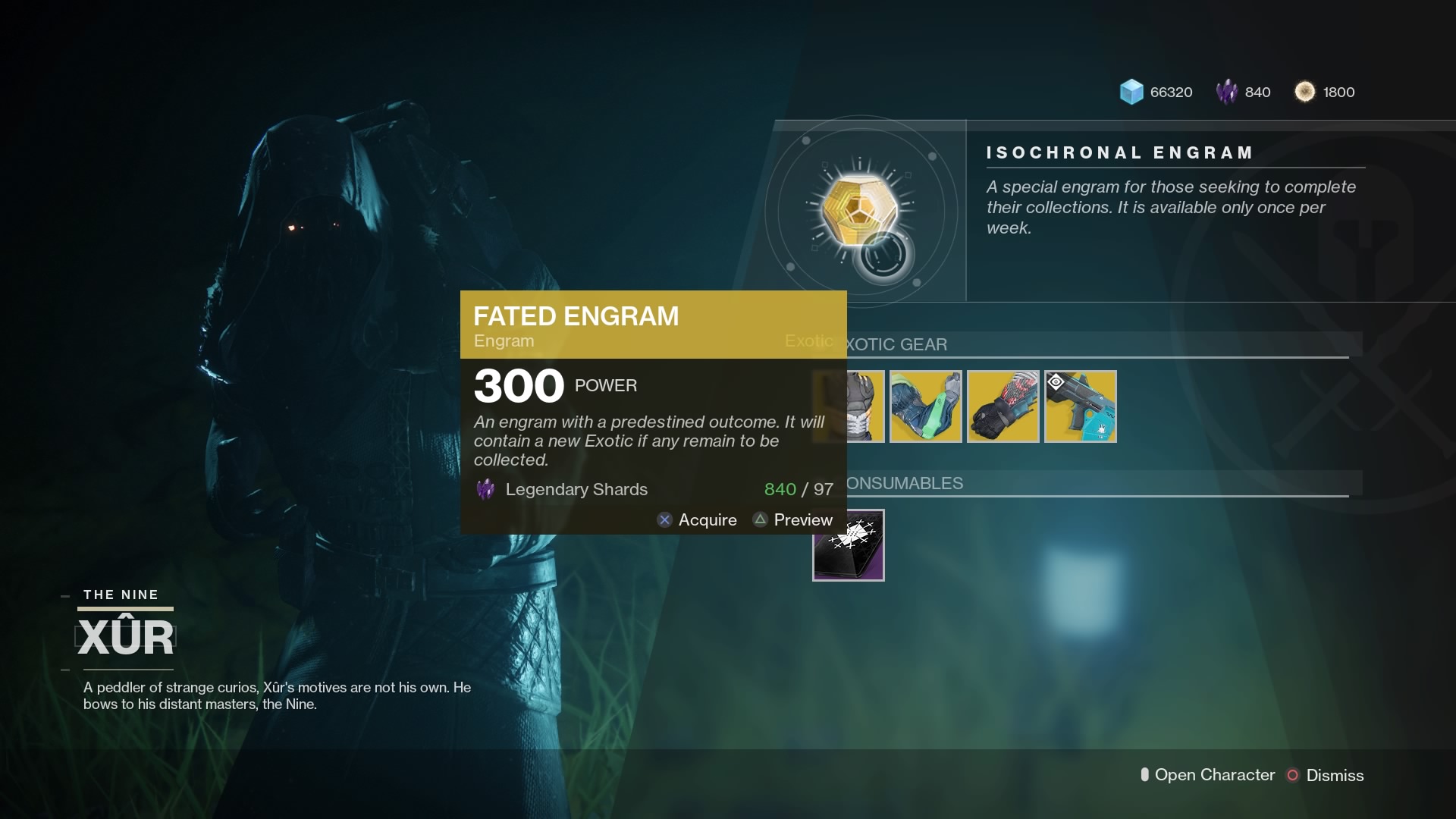
Task: Click the Legendary Shards currency icon in top bar
Action: (1227, 92)
